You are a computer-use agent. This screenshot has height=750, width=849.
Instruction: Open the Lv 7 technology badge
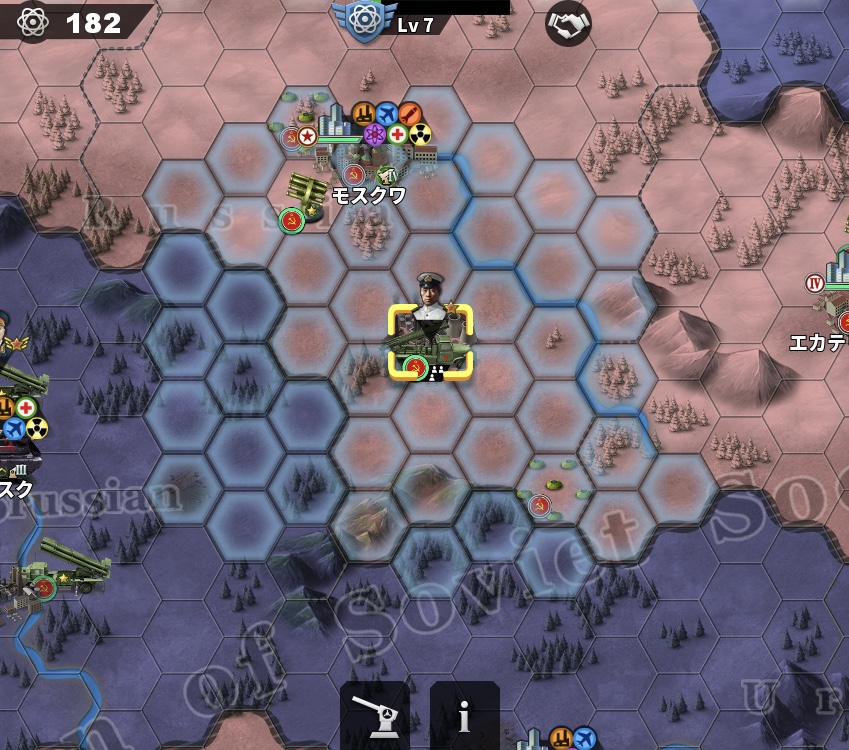[365, 22]
